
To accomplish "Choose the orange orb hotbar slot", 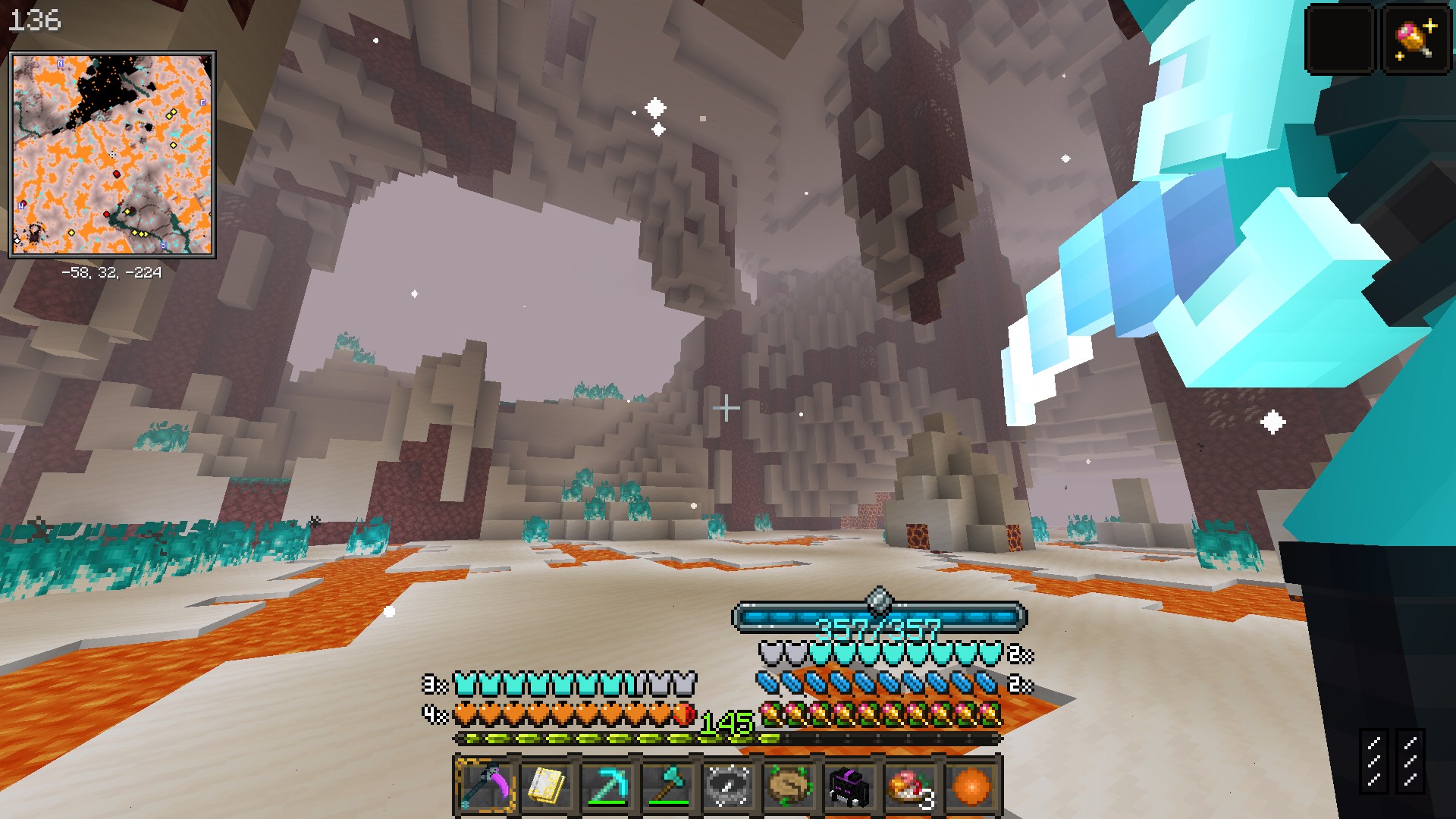I will tap(971, 786).
